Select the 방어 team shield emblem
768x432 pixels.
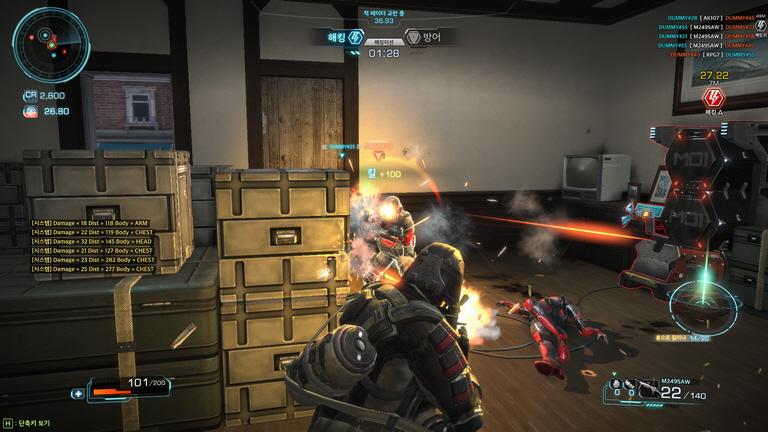[x=412, y=38]
